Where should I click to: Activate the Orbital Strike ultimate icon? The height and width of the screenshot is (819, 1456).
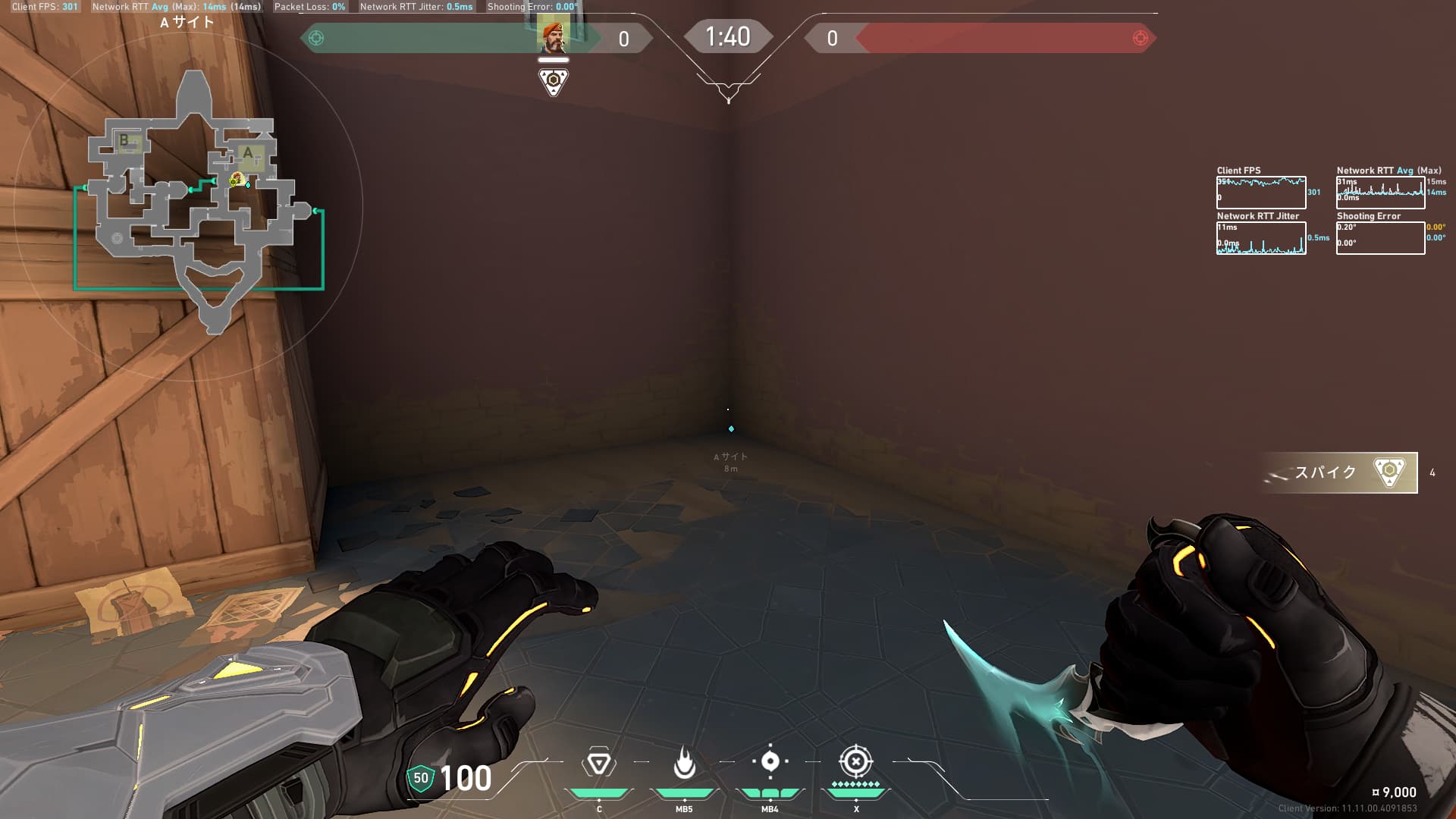pyautogui.click(x=855, y=761)
